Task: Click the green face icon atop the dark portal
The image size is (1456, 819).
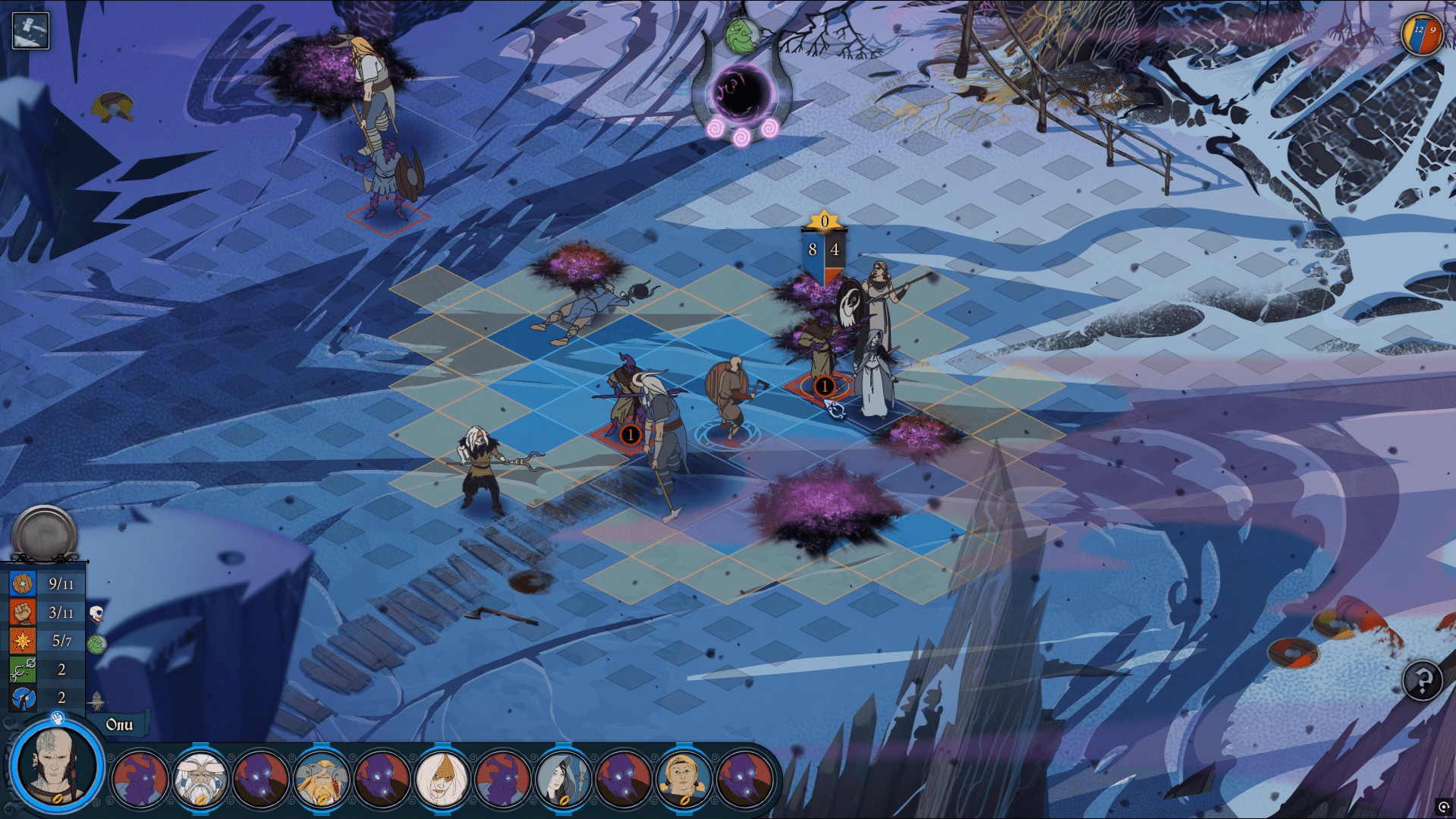Action: pyautogui.click(x=741, y=34)
